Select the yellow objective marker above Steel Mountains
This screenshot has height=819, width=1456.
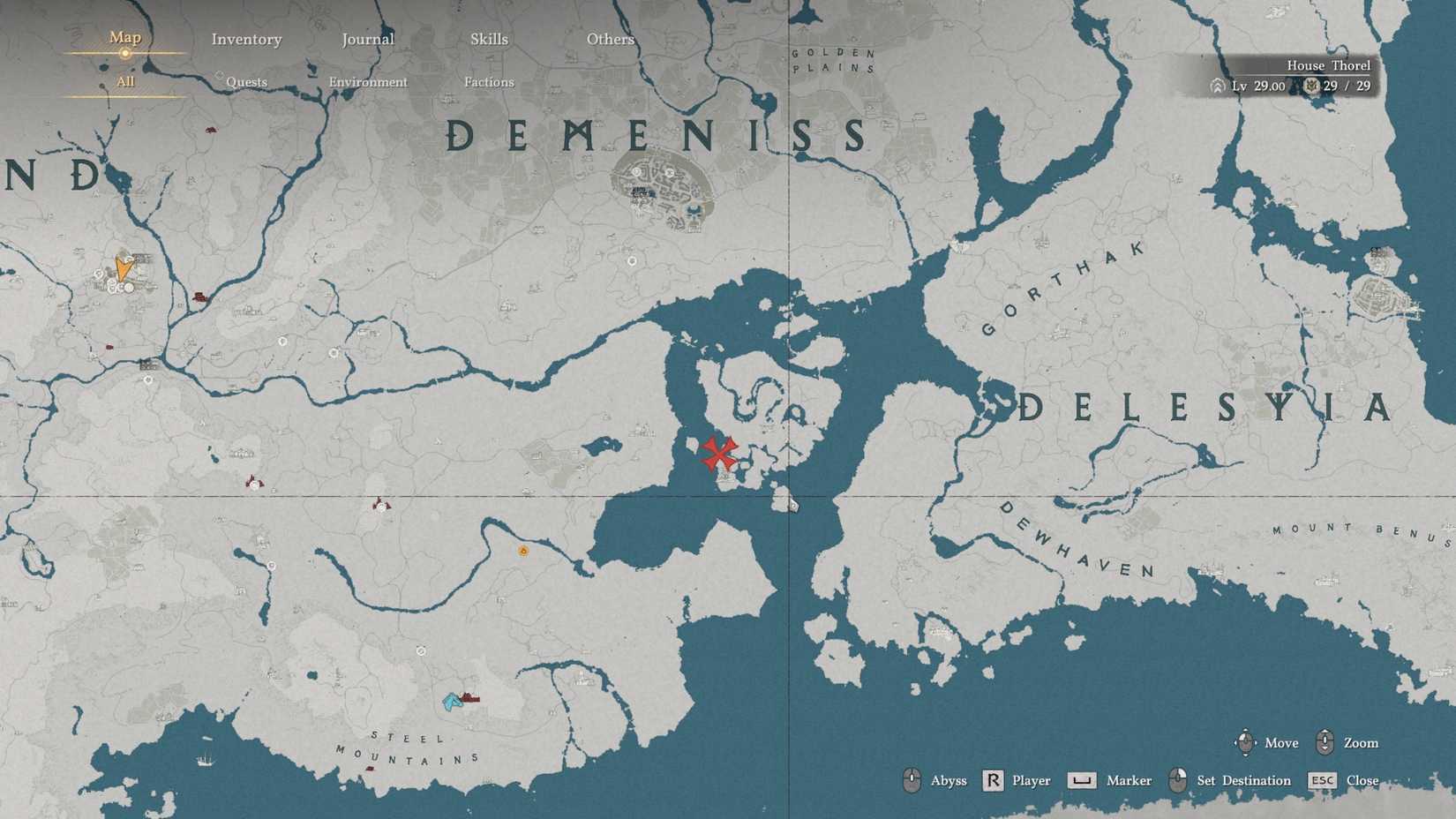click(523, 549)
